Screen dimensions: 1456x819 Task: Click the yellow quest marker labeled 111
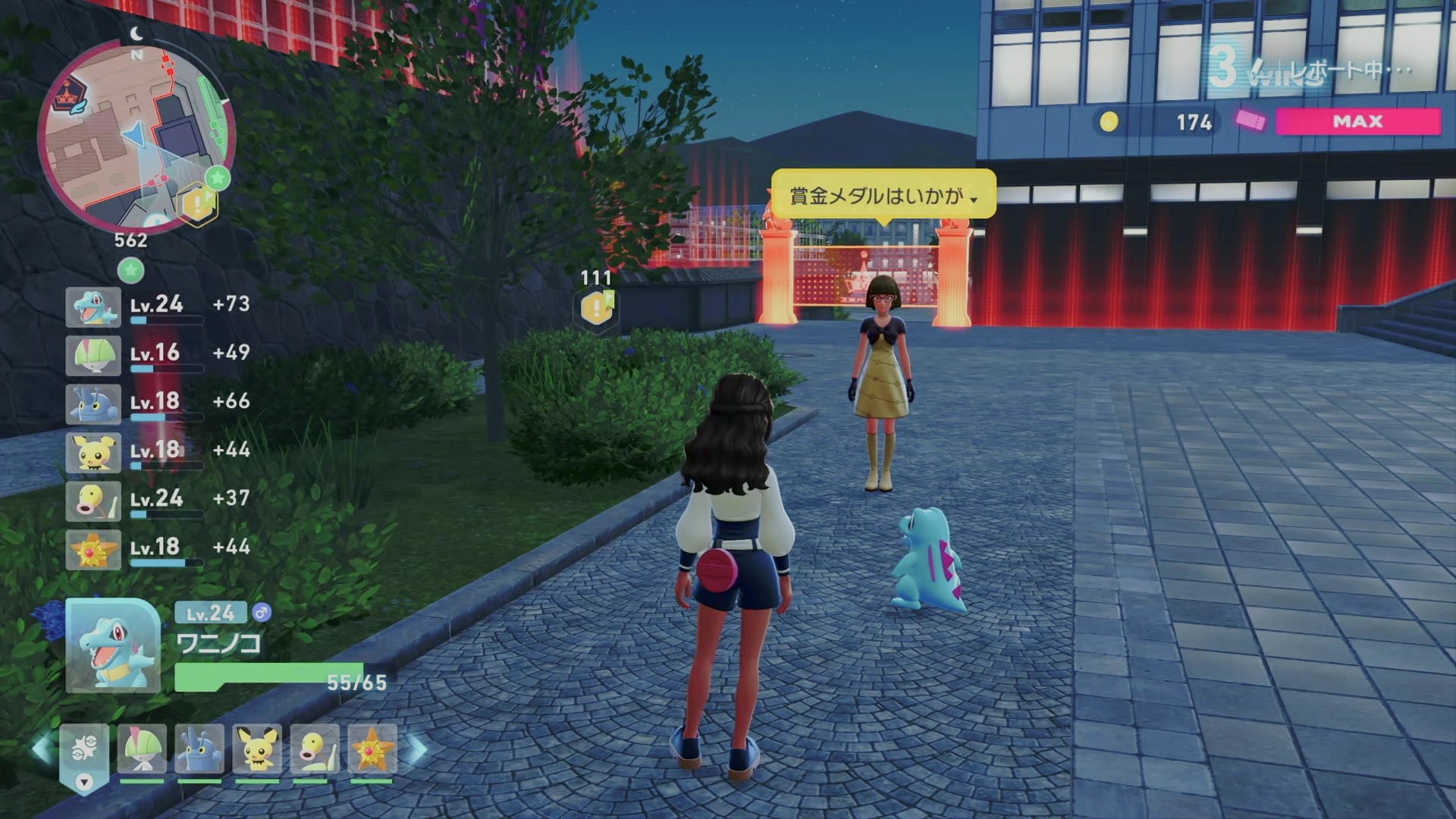point(597,308)
